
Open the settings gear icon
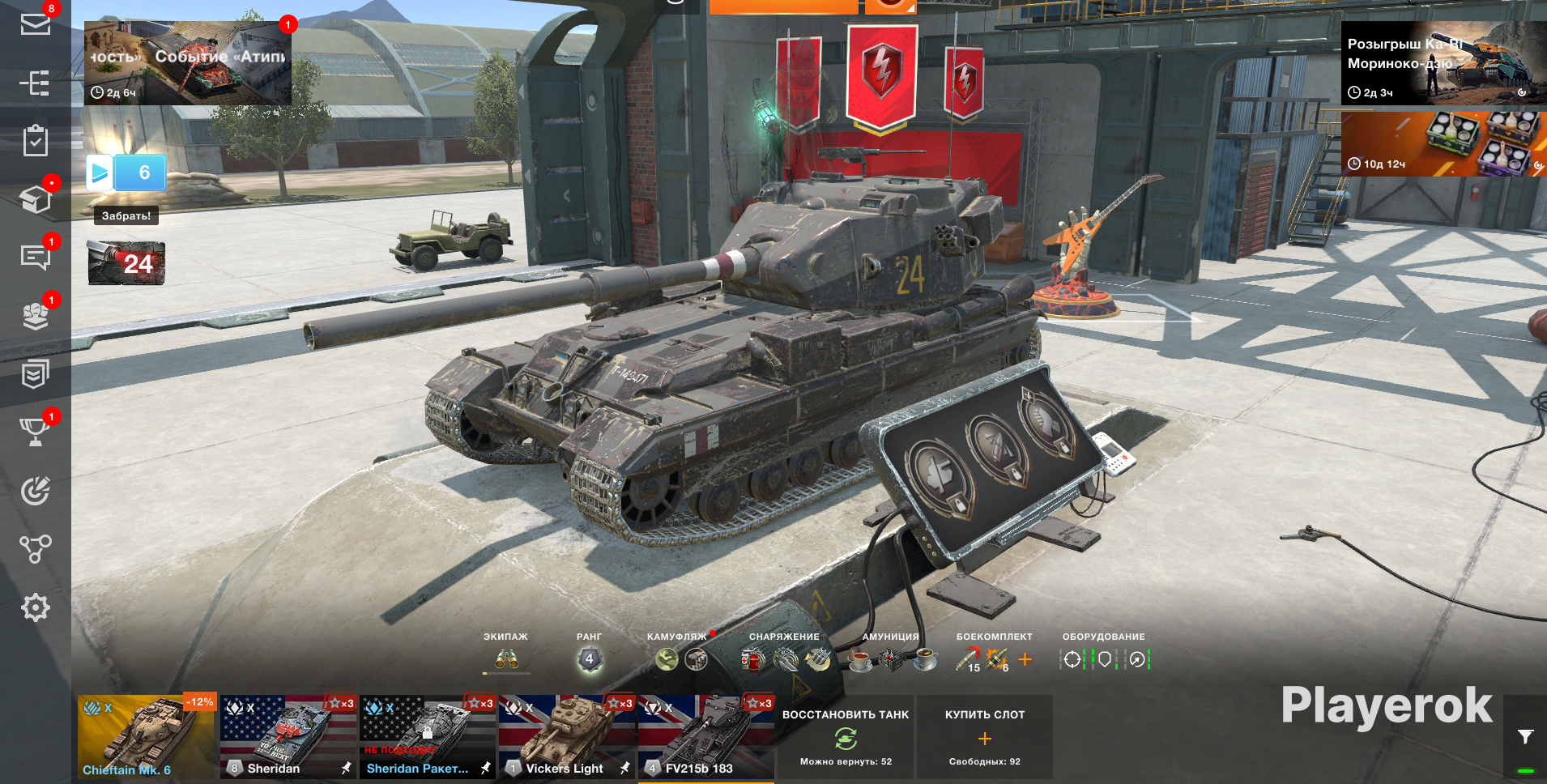pyautogui.click(x=35, y=607)
